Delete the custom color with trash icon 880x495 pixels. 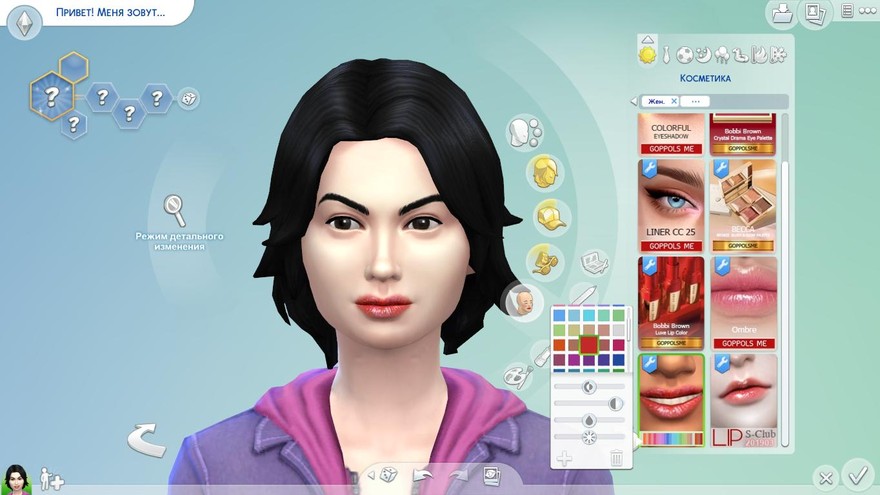click(616, 458)
